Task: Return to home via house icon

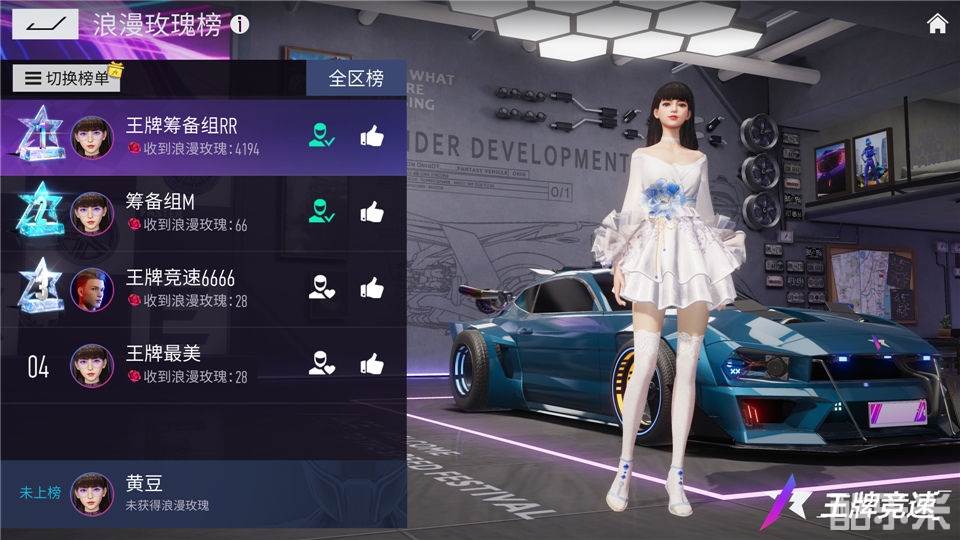Action: [x=937, y=24]
